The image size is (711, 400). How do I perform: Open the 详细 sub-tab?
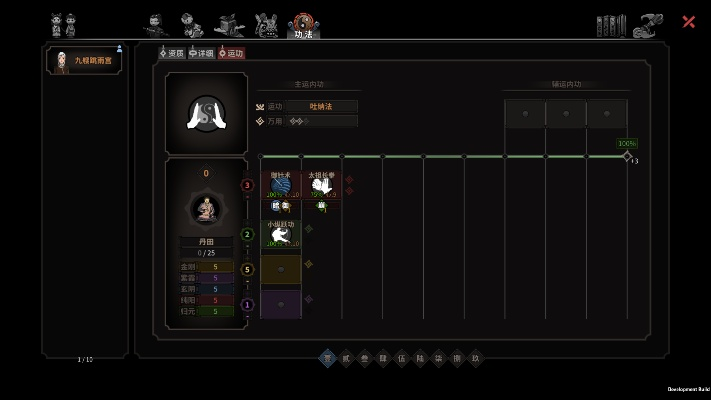click(x=201, y=53)
